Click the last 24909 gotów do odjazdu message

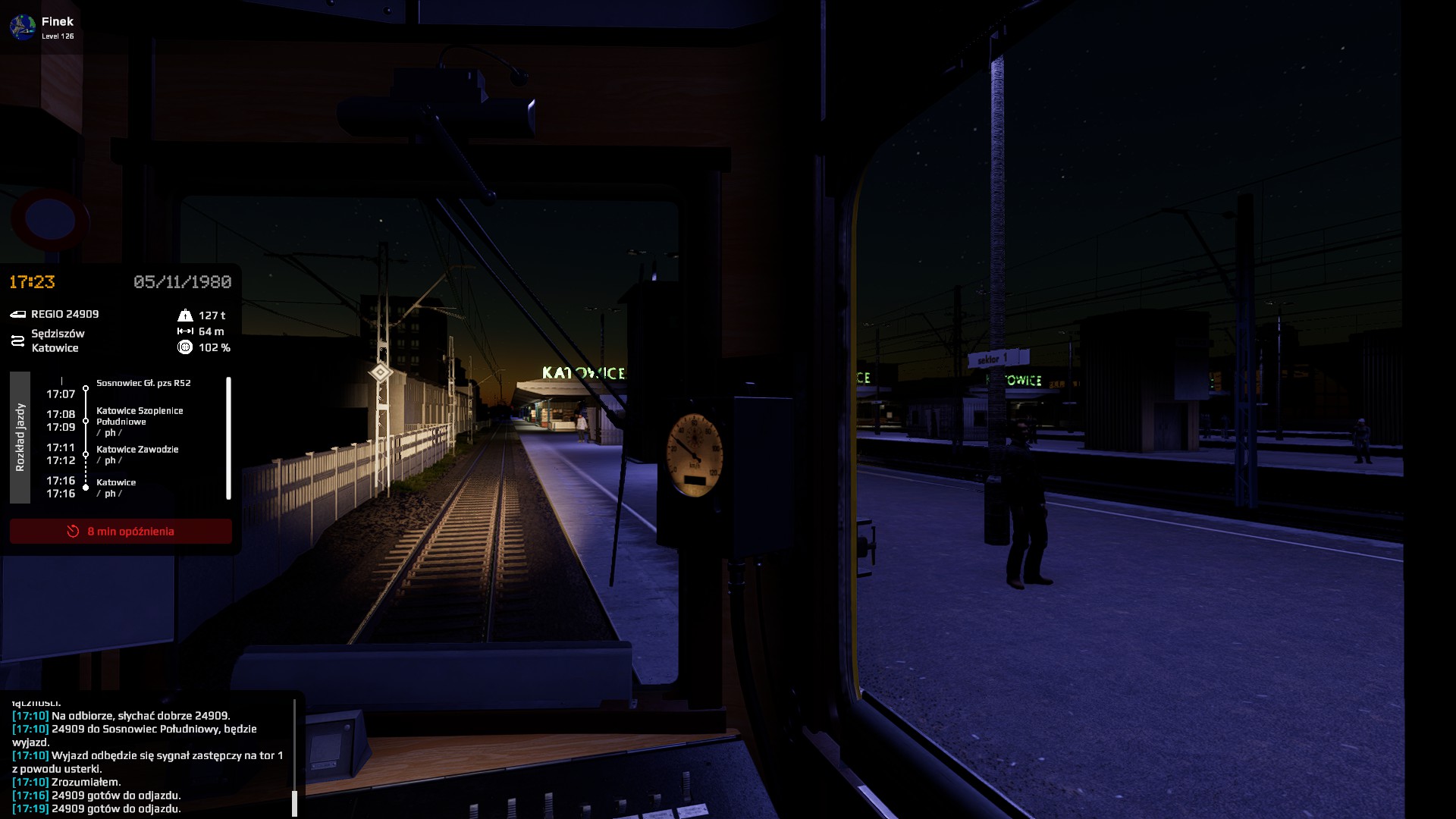click(x=116, y=808)
